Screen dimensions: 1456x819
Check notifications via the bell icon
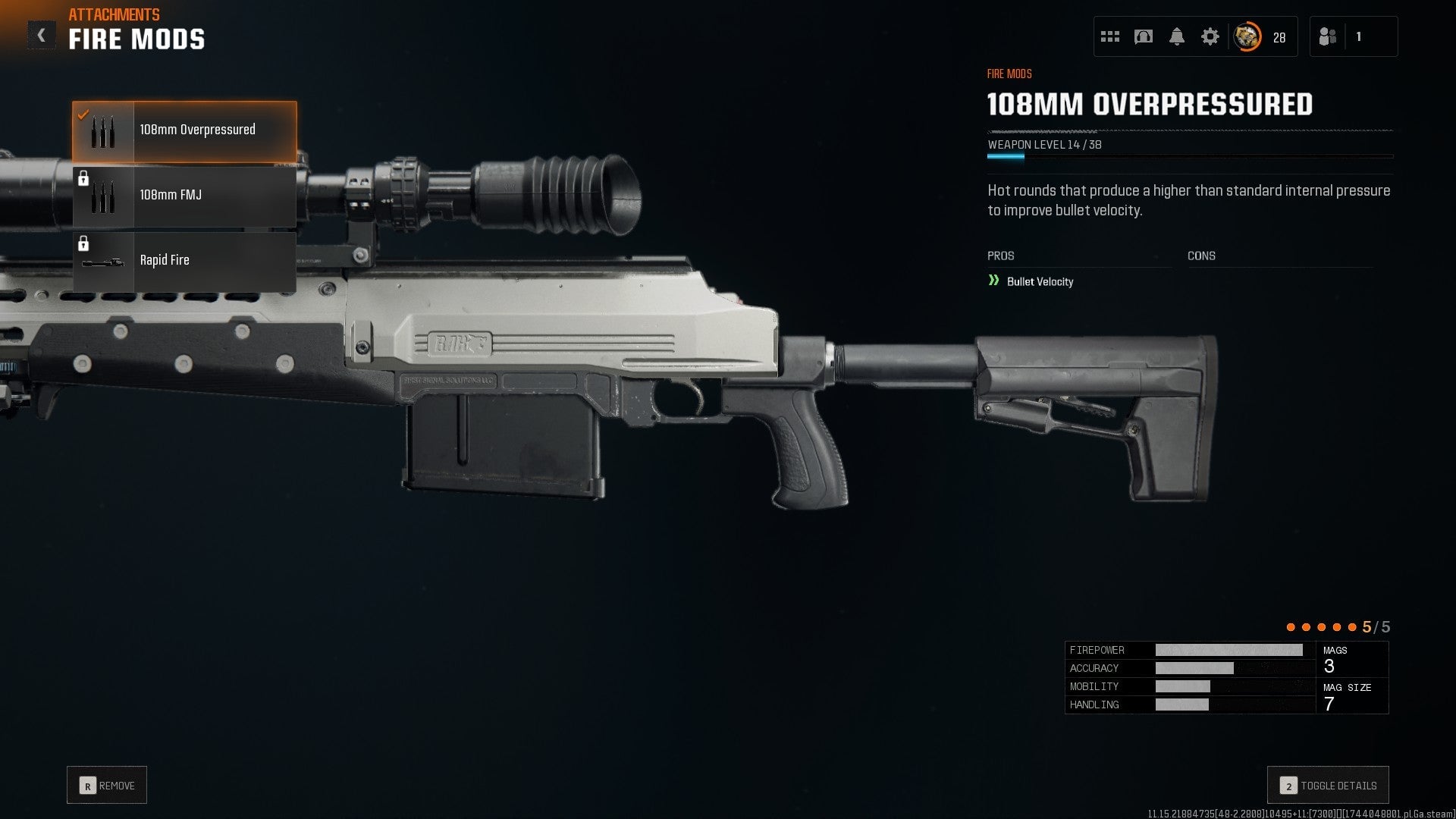pyautogui.click(x=1178, y=36)
